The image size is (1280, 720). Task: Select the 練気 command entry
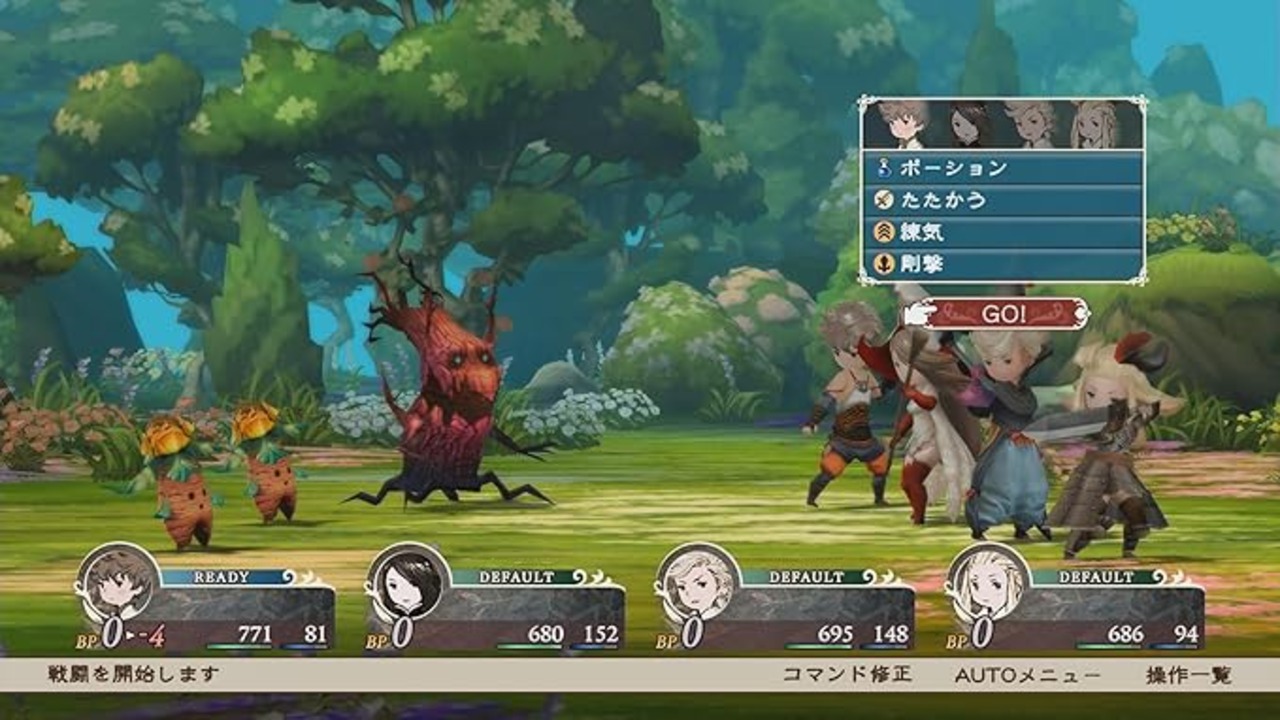tap(1002, 232)
